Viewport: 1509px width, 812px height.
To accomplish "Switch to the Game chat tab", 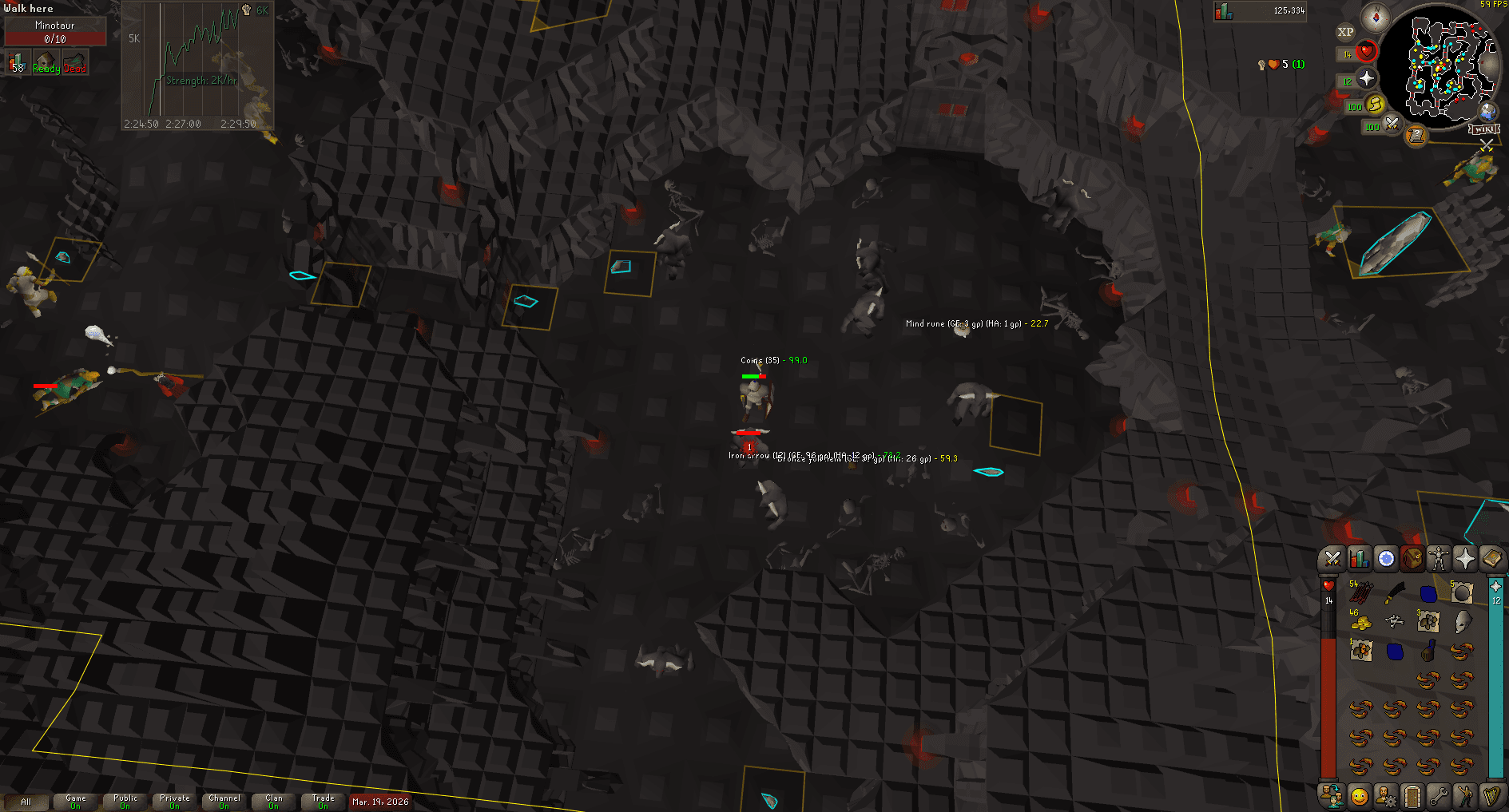I will (75, 801).
